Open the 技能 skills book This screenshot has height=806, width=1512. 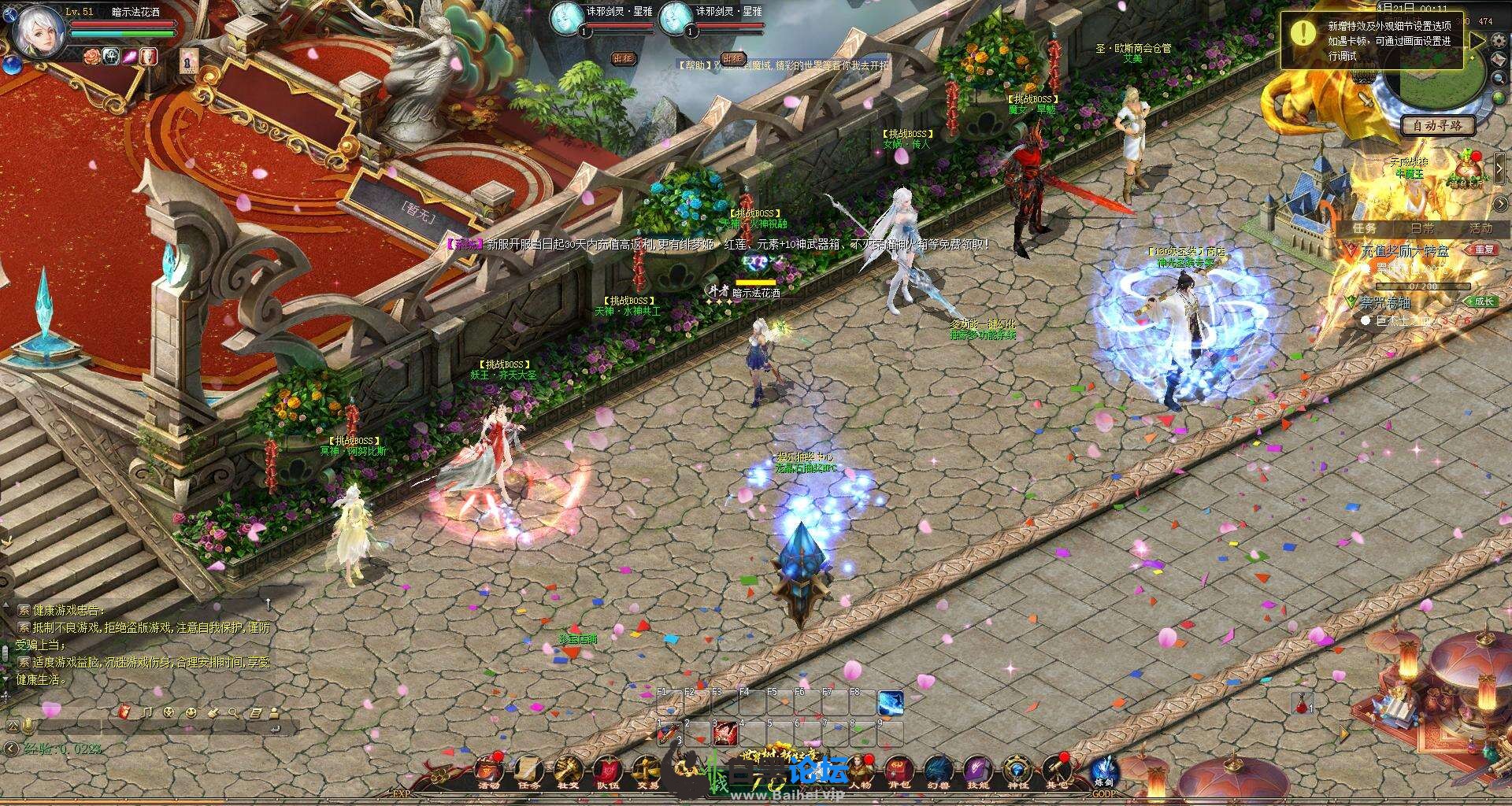(x=978, y=770)
